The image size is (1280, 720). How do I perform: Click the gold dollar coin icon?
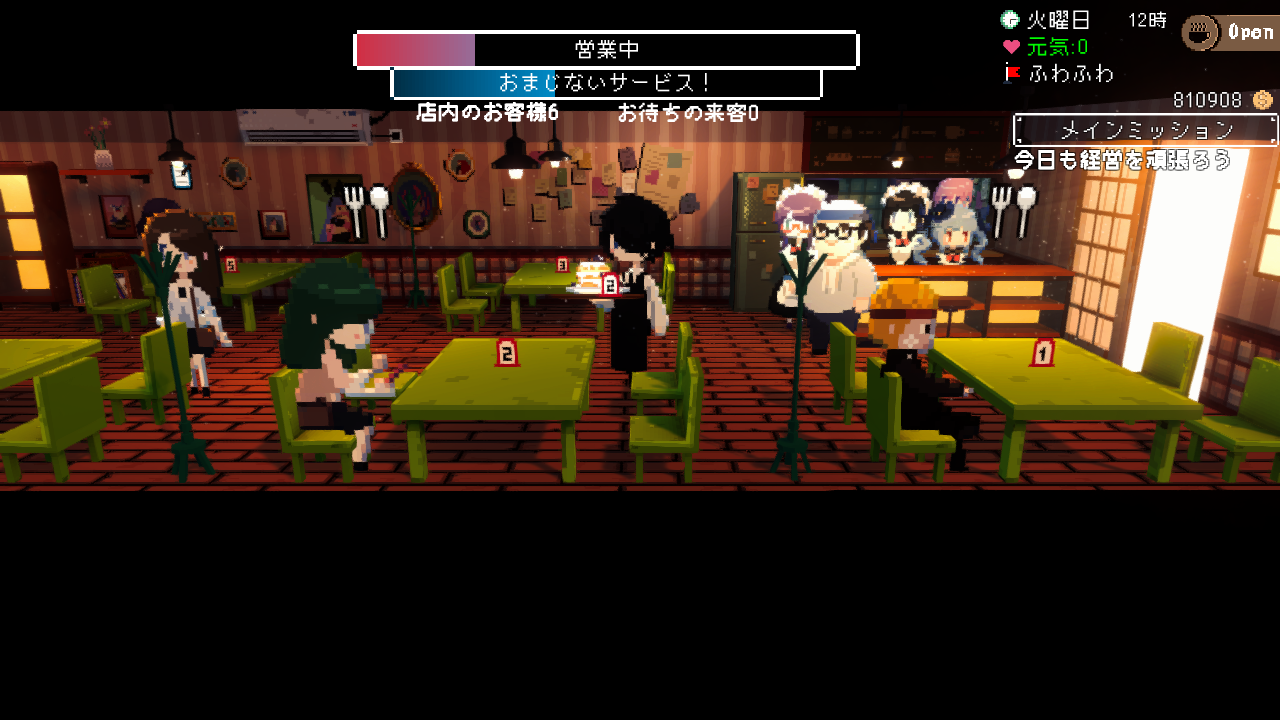pos(1261,100)
